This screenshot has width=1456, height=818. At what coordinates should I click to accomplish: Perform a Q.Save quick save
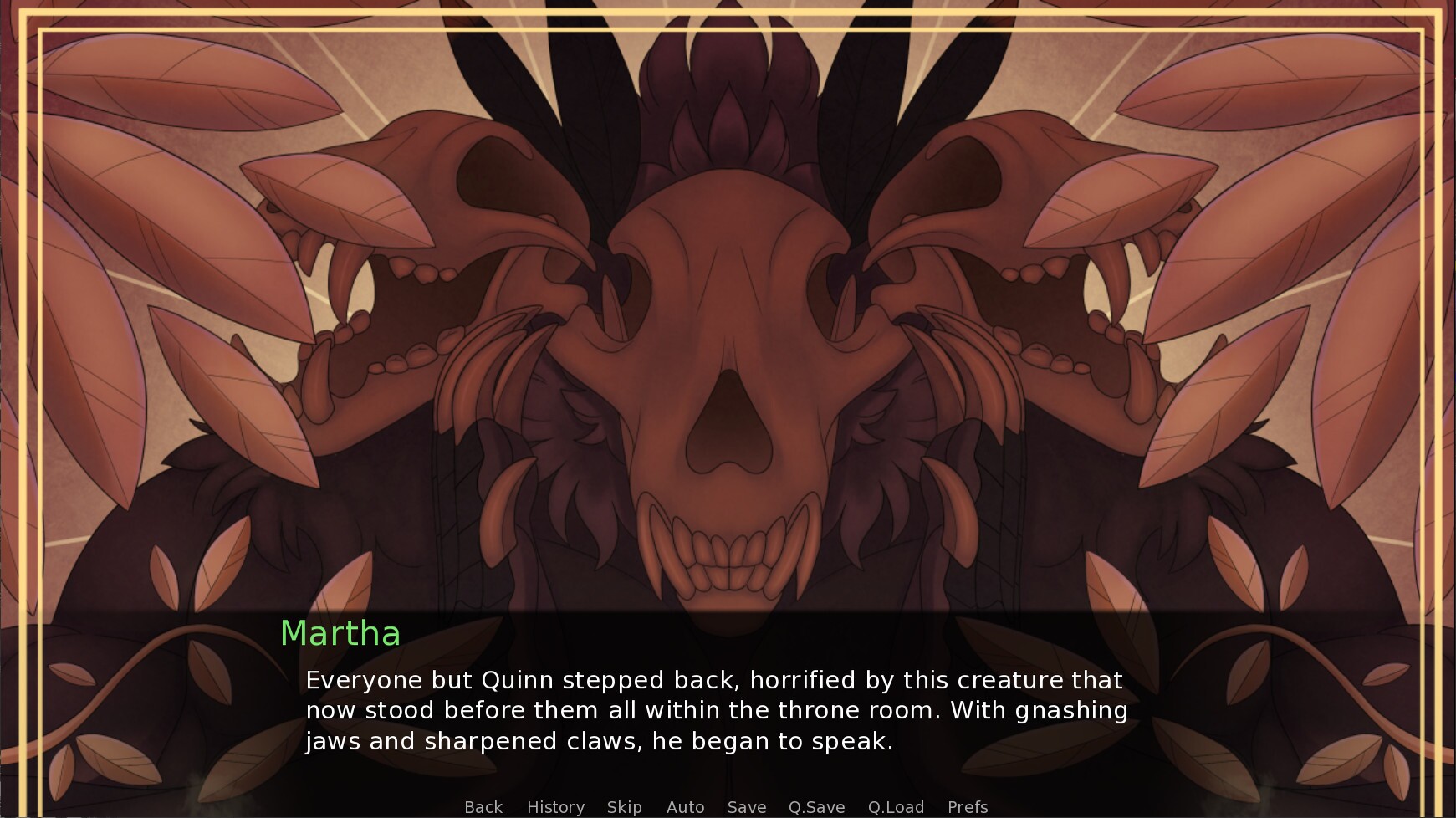pyautogui.click(x=817, y=806)
